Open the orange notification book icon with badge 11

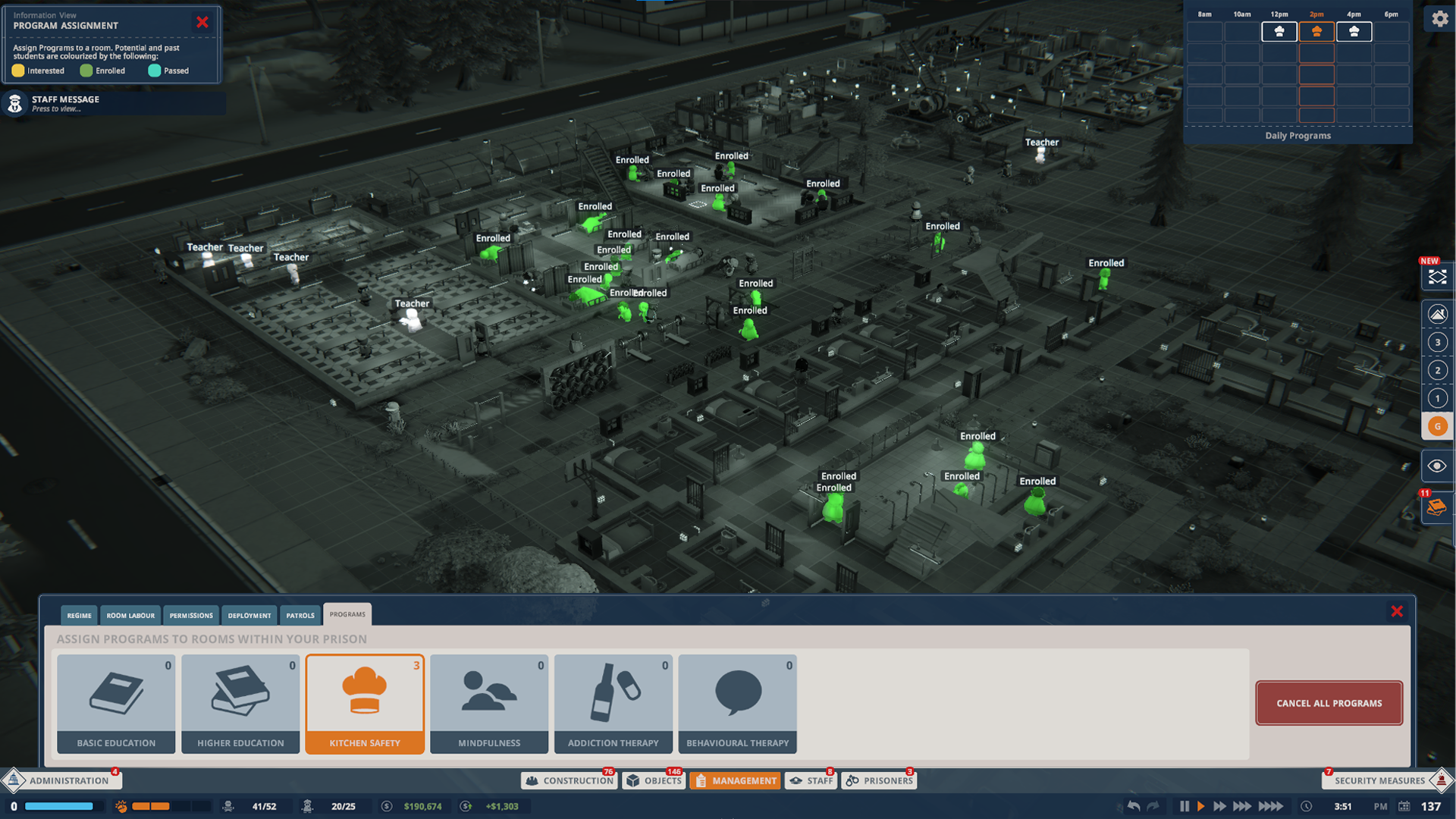pyautogui.click(x=1437, y=508)
